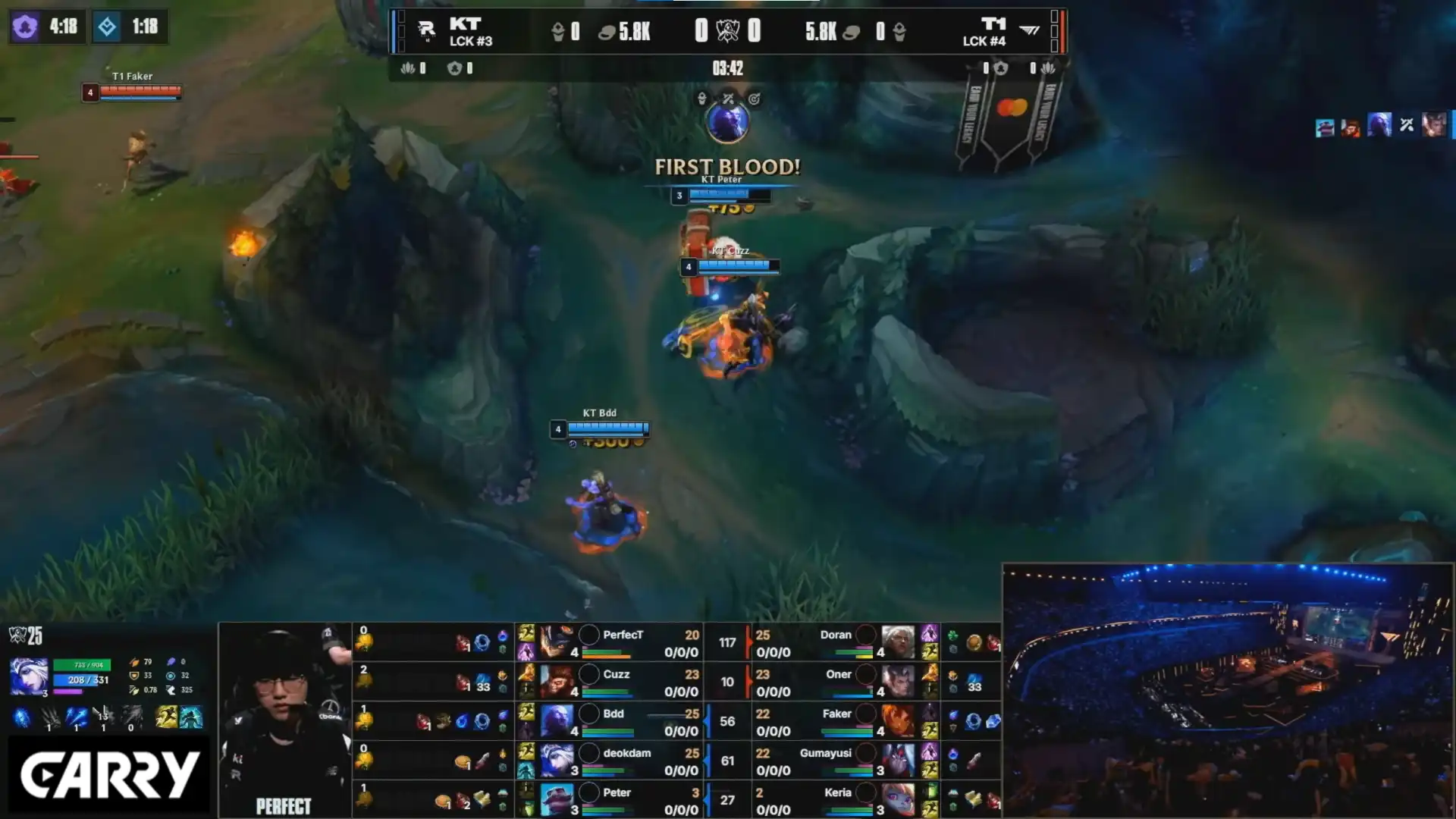This screenshot has width=1456, height=819.
Task: Choose Faker's champion portrait in scoreboard
Action: point(898,720)
